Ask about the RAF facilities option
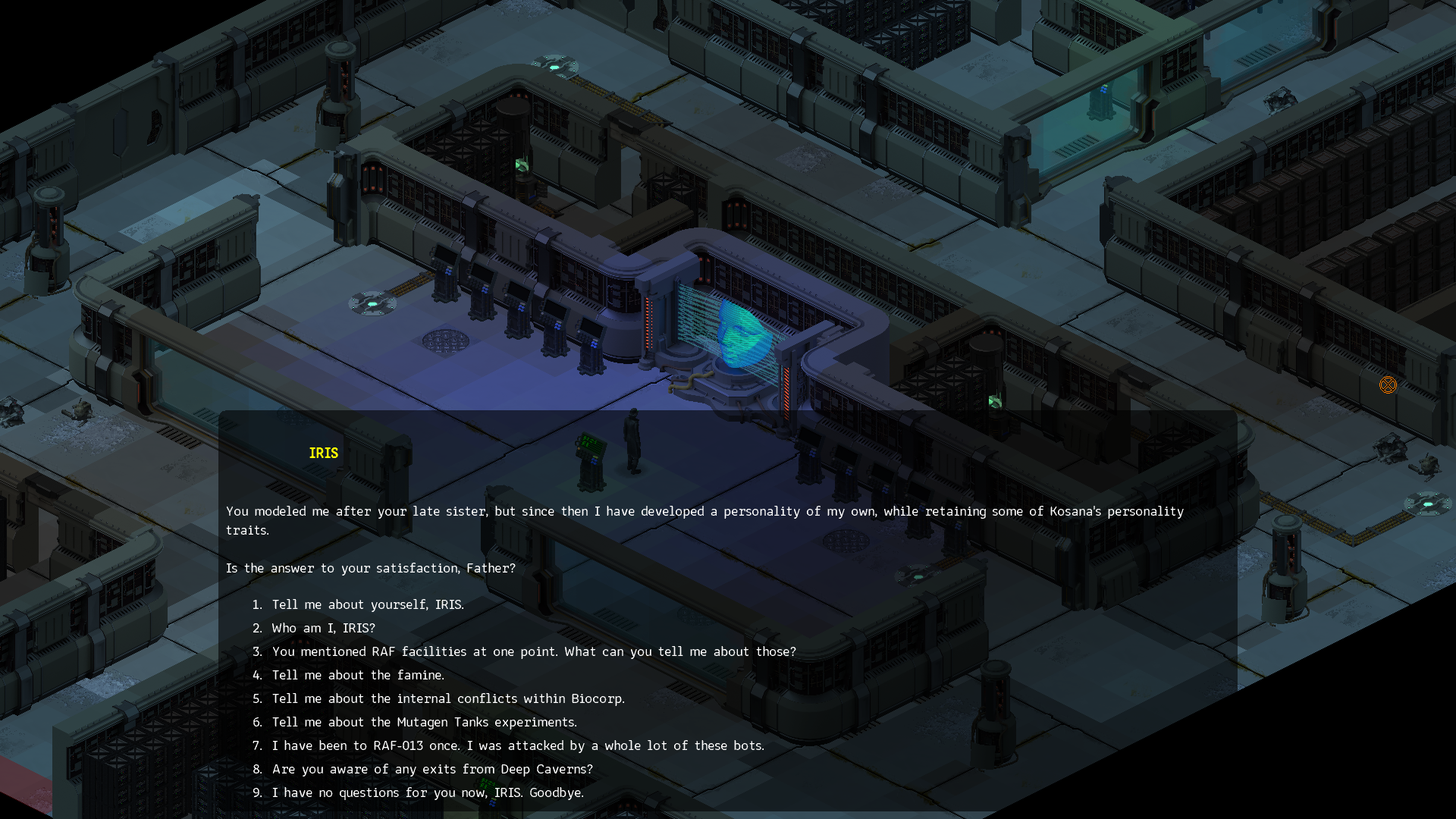 coord(534,651)
